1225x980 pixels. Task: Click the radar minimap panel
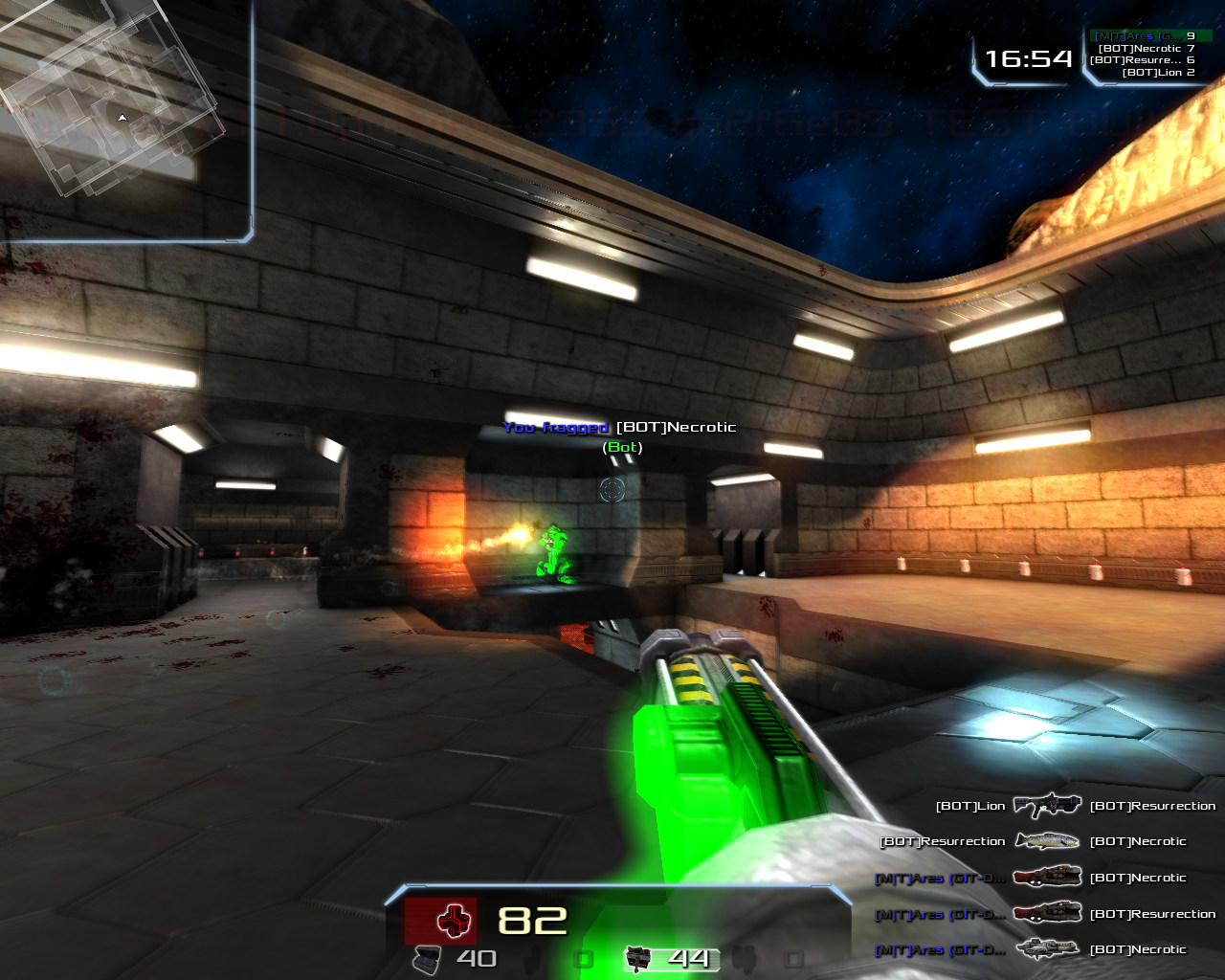pos(124,120)
